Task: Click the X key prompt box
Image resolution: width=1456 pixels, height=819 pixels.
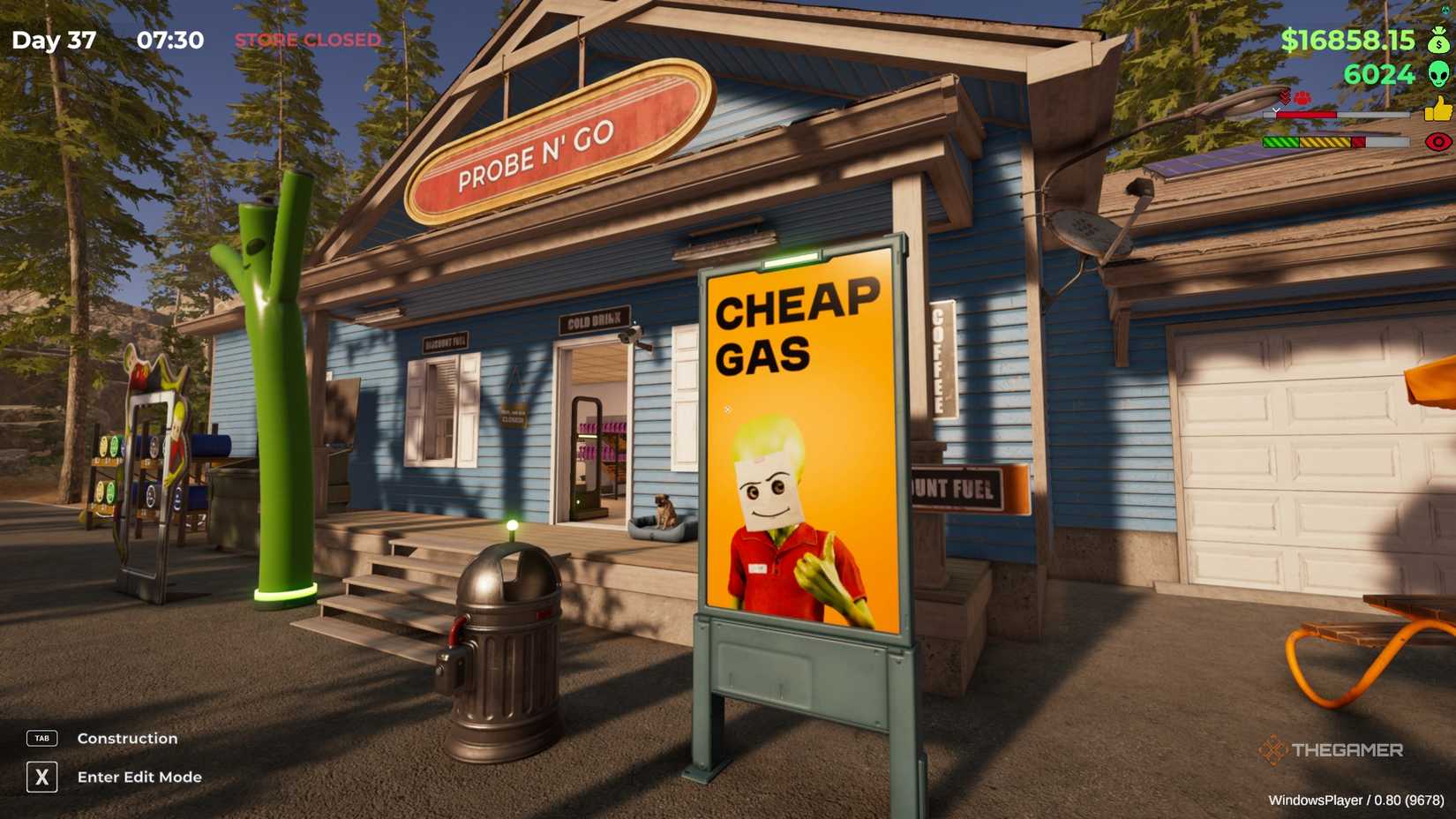Action: pos(41,778)
